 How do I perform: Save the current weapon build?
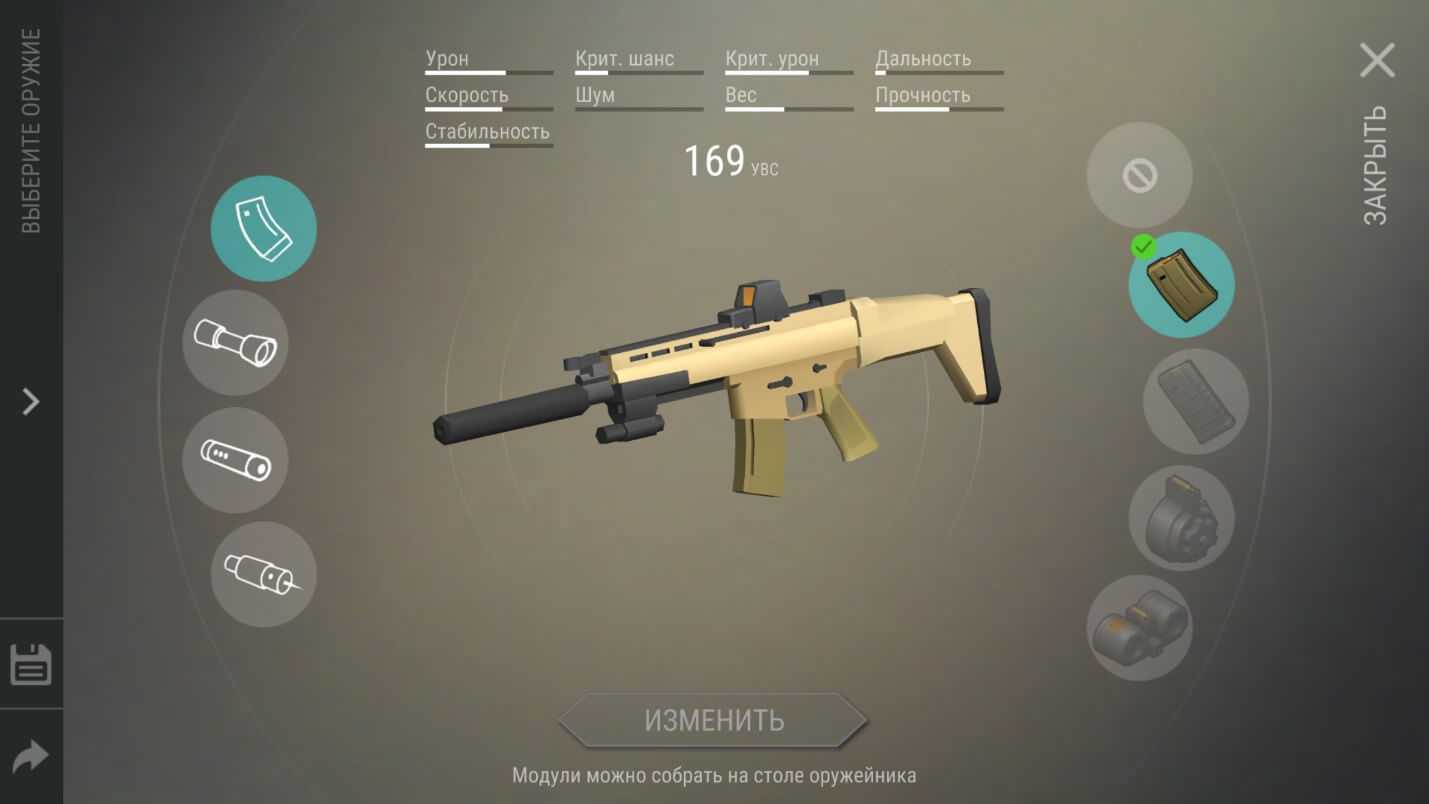(31, 664)
